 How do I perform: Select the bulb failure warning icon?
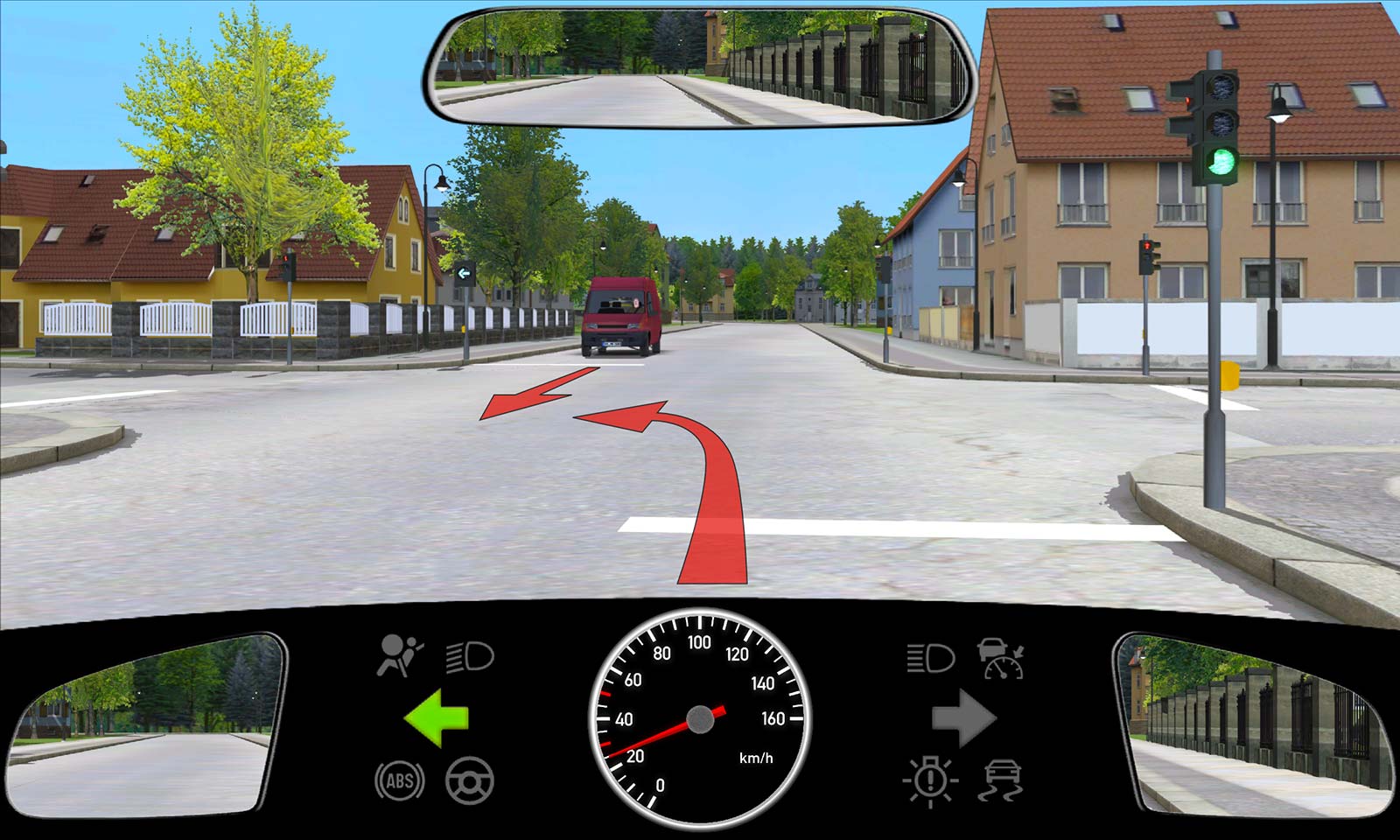(x=930, y=780)
